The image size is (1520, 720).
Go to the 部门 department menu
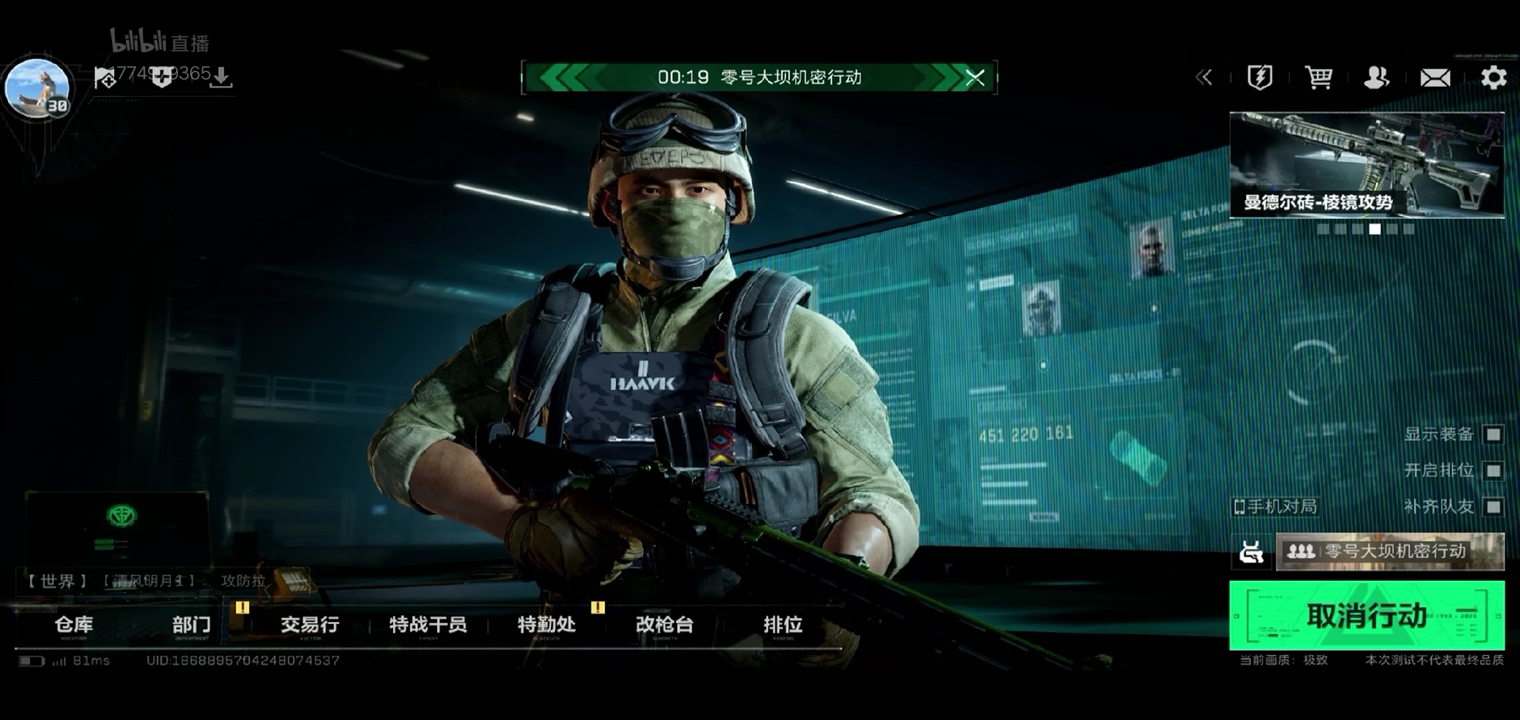pos(191,625)
